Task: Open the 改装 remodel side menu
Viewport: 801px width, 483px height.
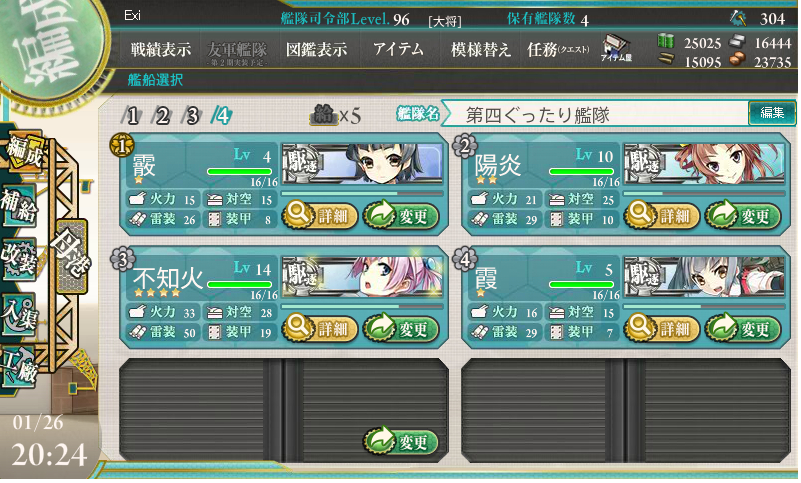Action: pyautogui.click(x=18, y=254)
